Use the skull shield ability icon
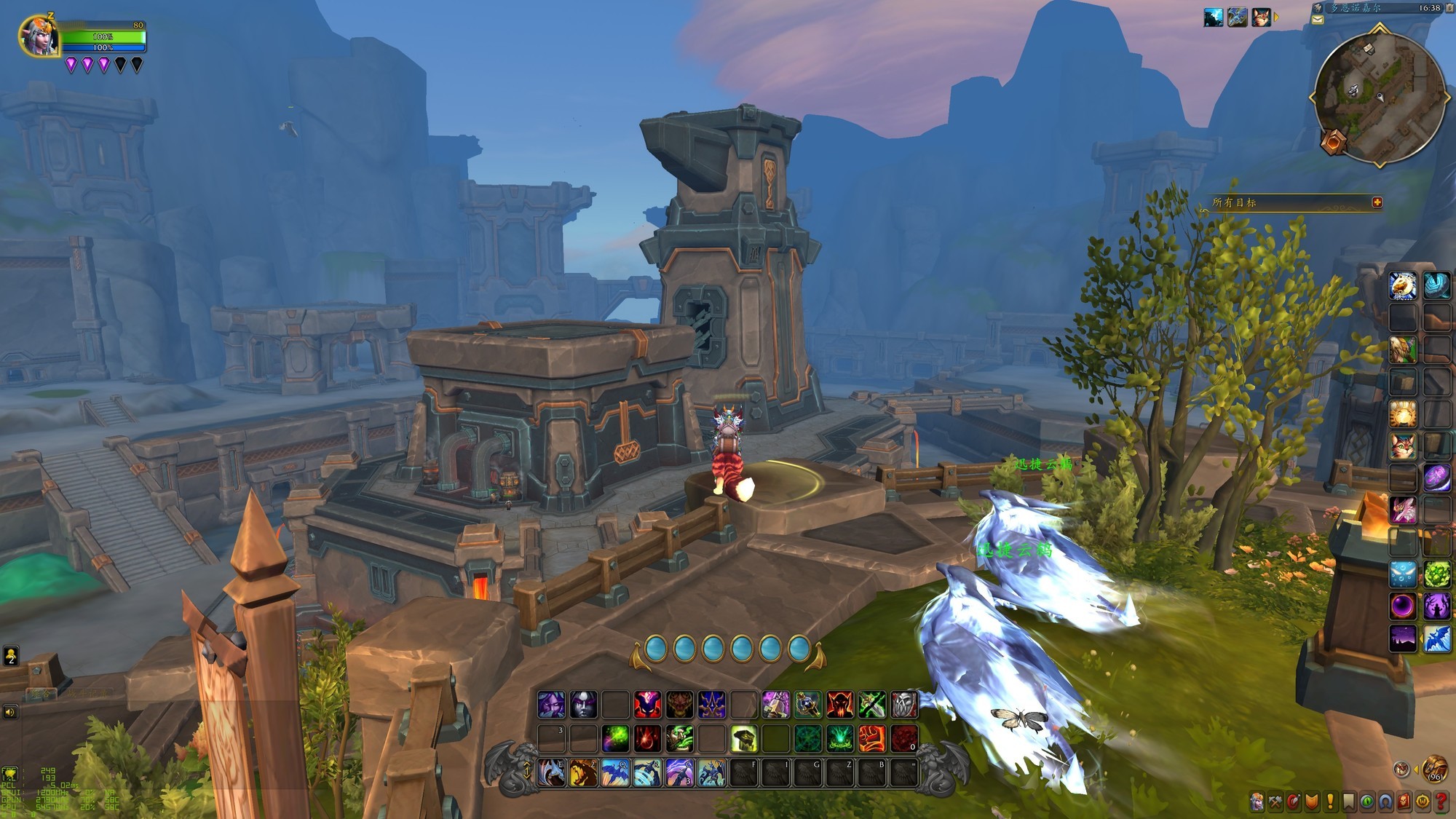Viewport: 1456px width, 819px height. tap(903, 704)
